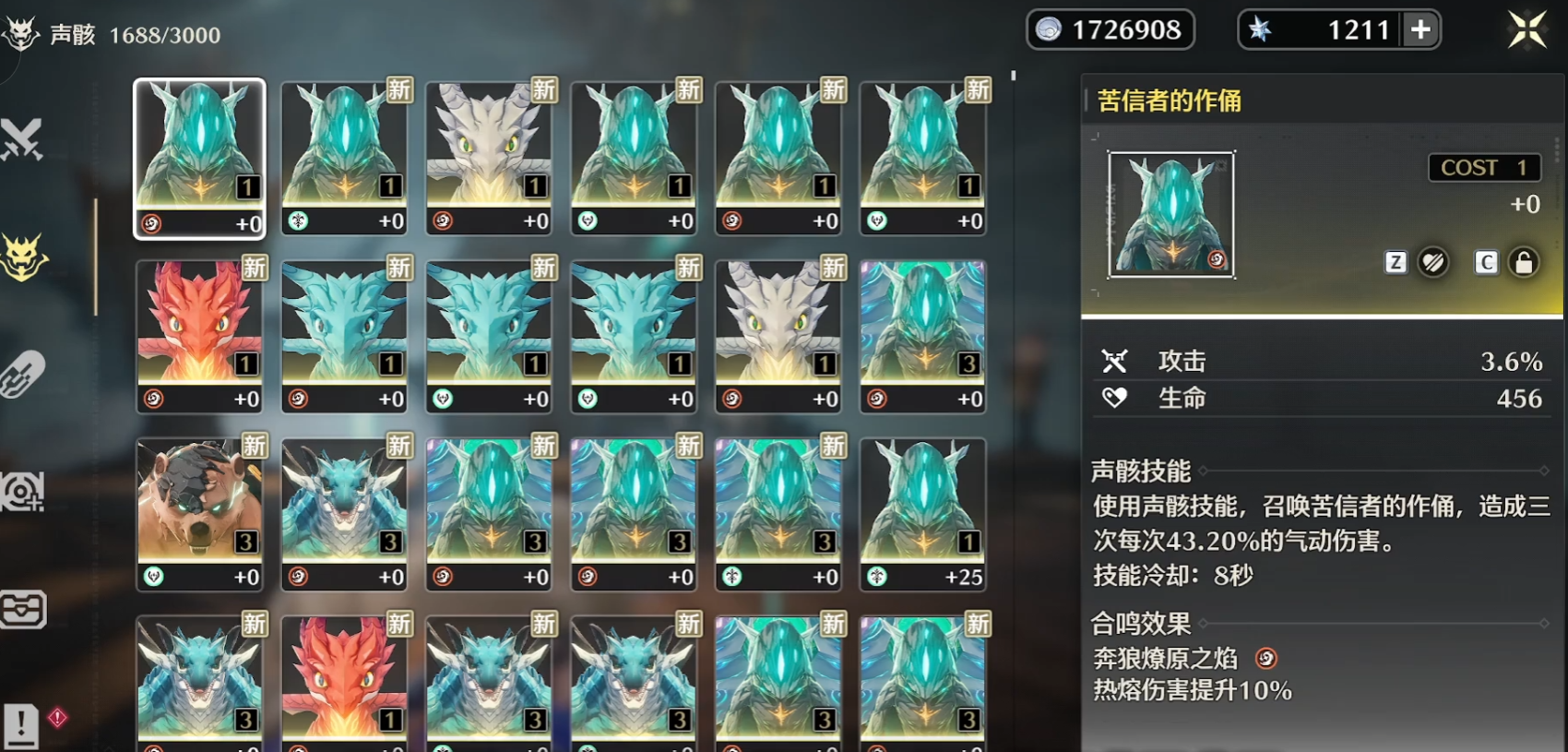This screenshot has width=1568, height=752.
Task: Click the shell credit currency icon at top
Action: (x=1050, y=30)
